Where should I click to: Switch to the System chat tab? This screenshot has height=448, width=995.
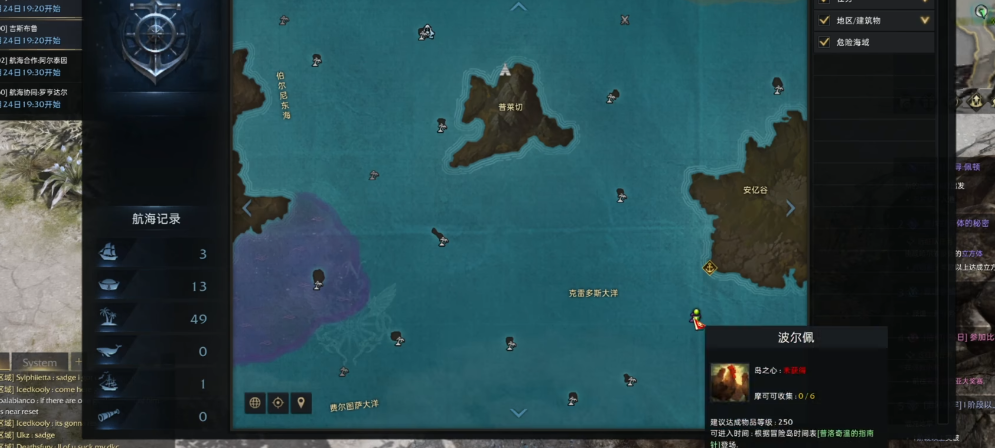(x=40, y=362)
